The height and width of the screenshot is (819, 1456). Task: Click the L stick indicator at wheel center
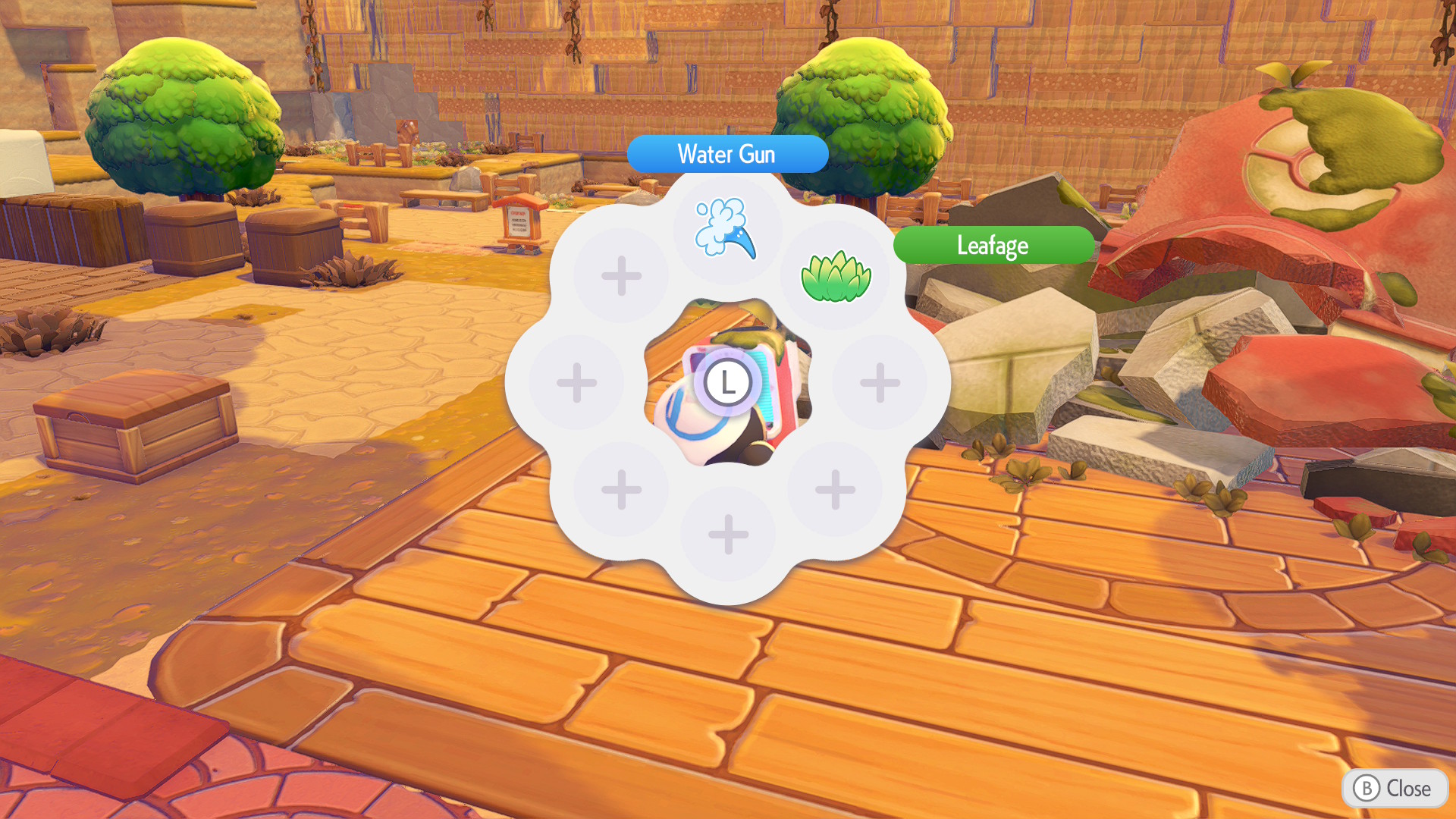728,383
